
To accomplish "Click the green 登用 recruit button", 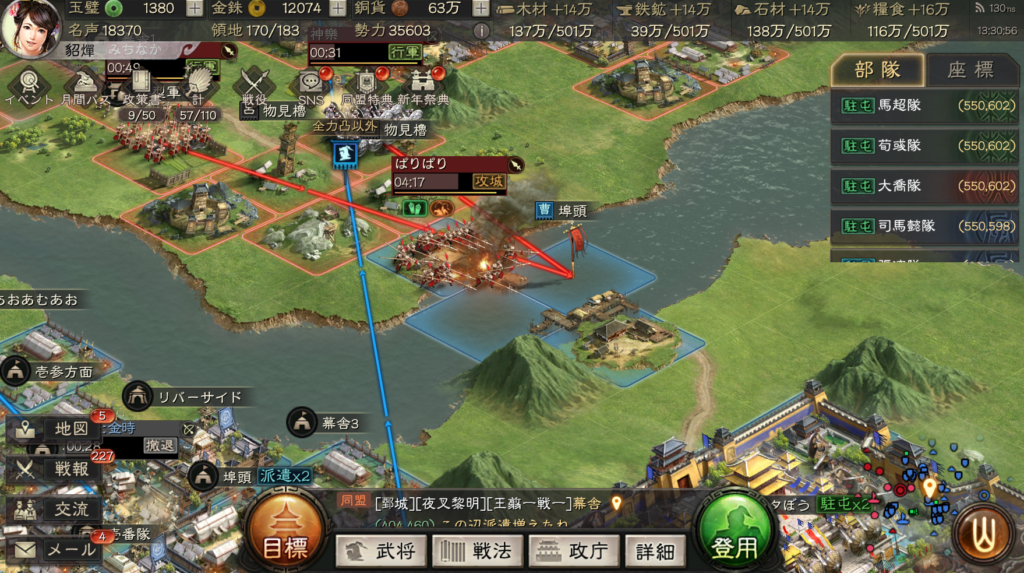I will tap(734, 531).
